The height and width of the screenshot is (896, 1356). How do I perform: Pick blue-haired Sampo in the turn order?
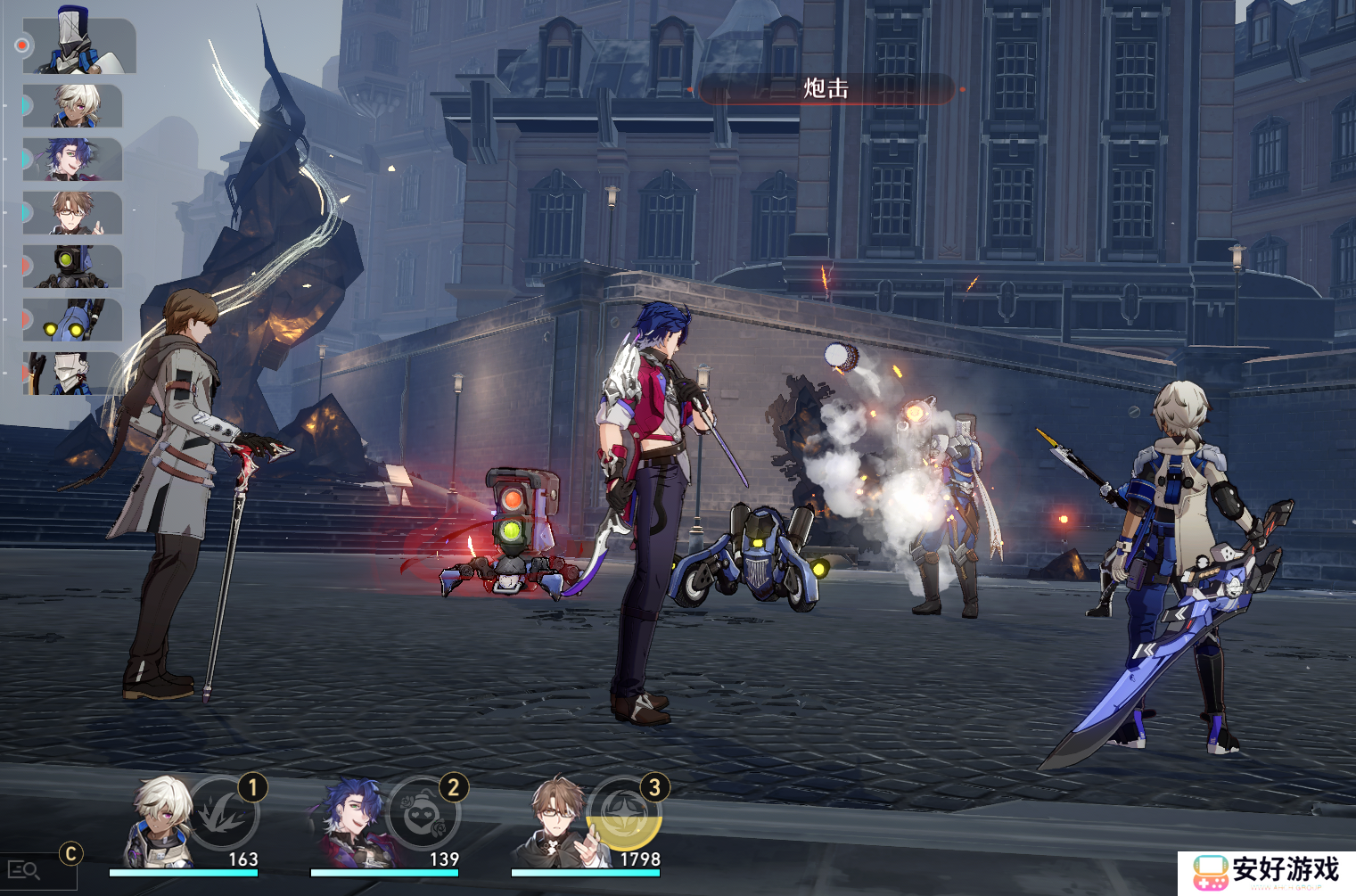point(73,160)
